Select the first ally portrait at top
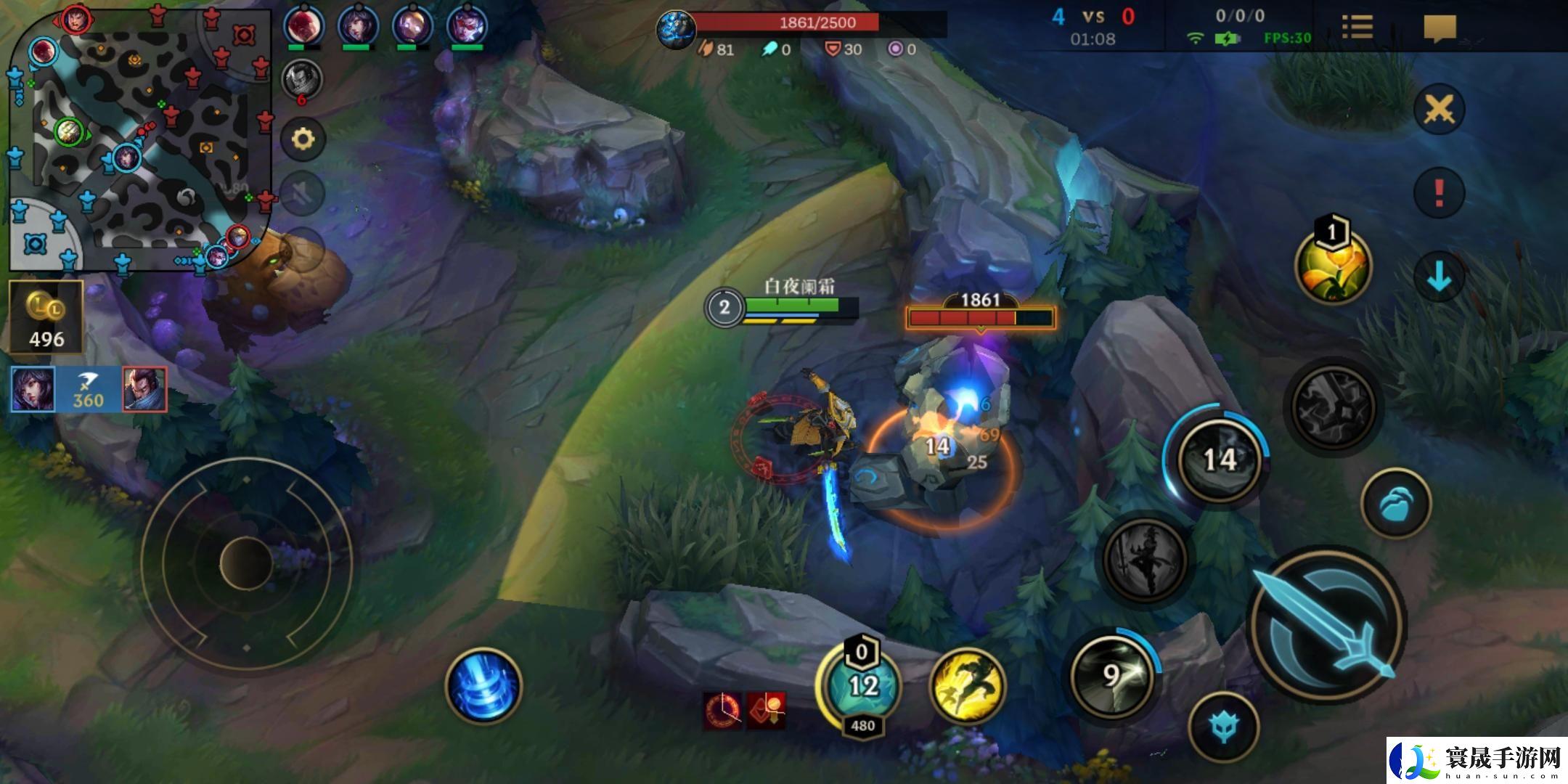This screenshot has height=784, width=1568. 303,27
